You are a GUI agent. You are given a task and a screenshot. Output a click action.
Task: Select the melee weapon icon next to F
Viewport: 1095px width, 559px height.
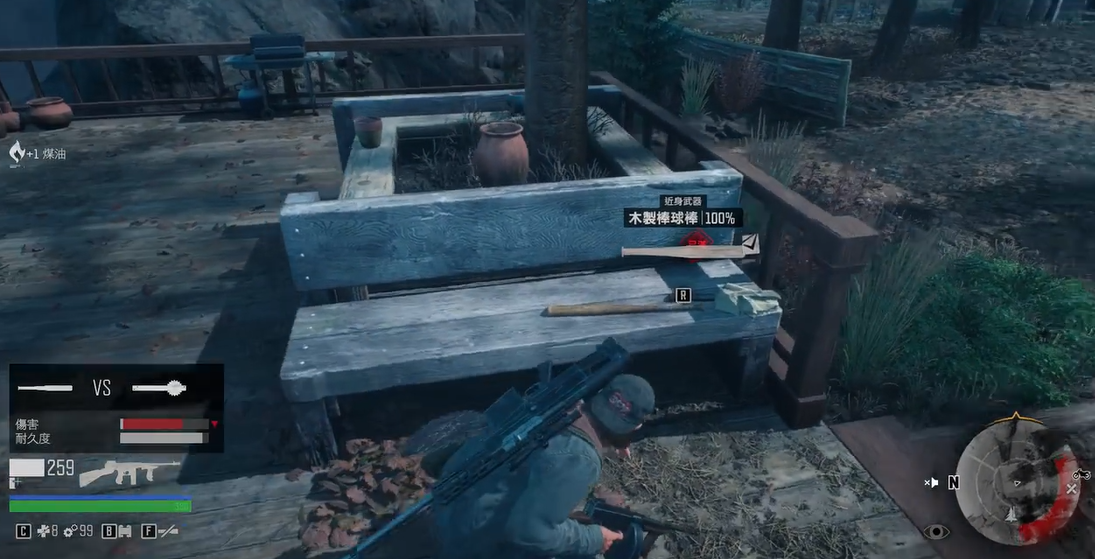168,532
